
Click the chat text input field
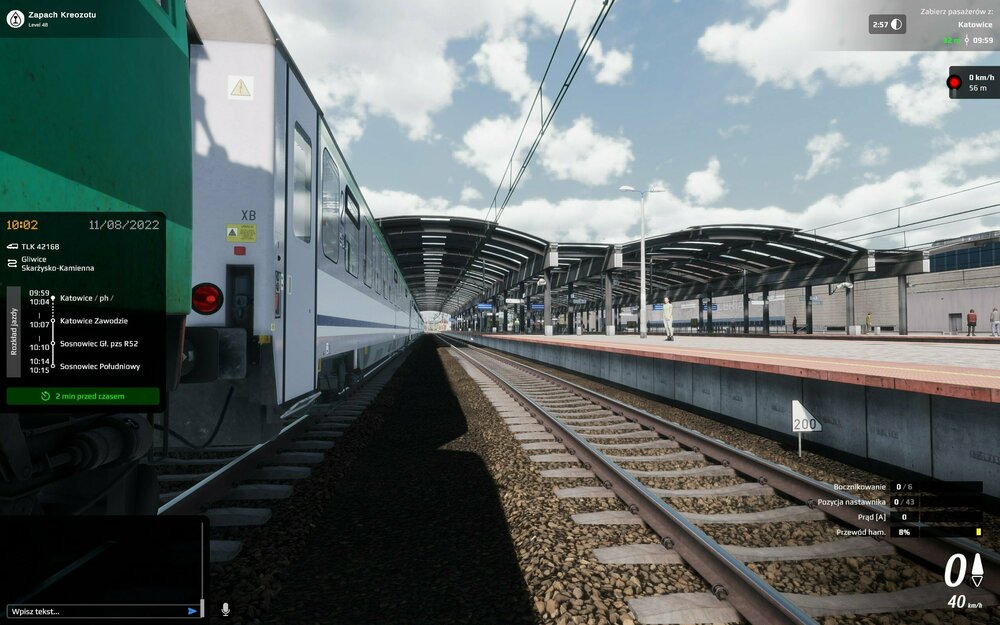coord(95,611)
